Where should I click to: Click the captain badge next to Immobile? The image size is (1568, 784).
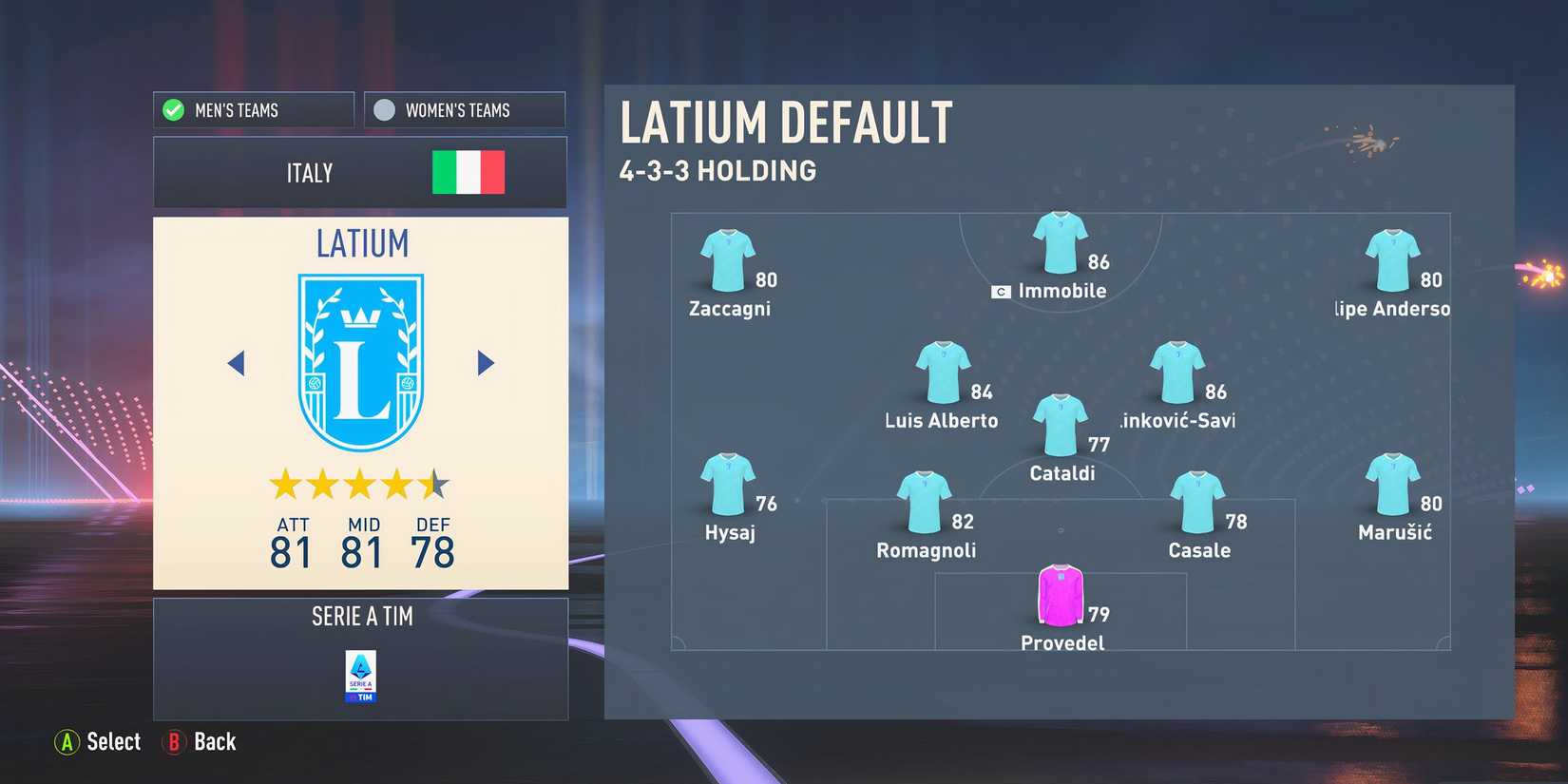[x=1002, y=291]
